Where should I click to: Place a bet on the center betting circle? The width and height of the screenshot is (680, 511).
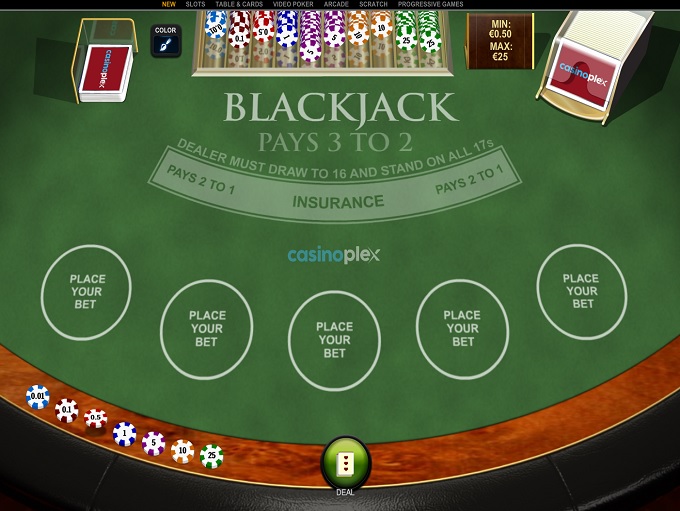(x=334, y=340)
